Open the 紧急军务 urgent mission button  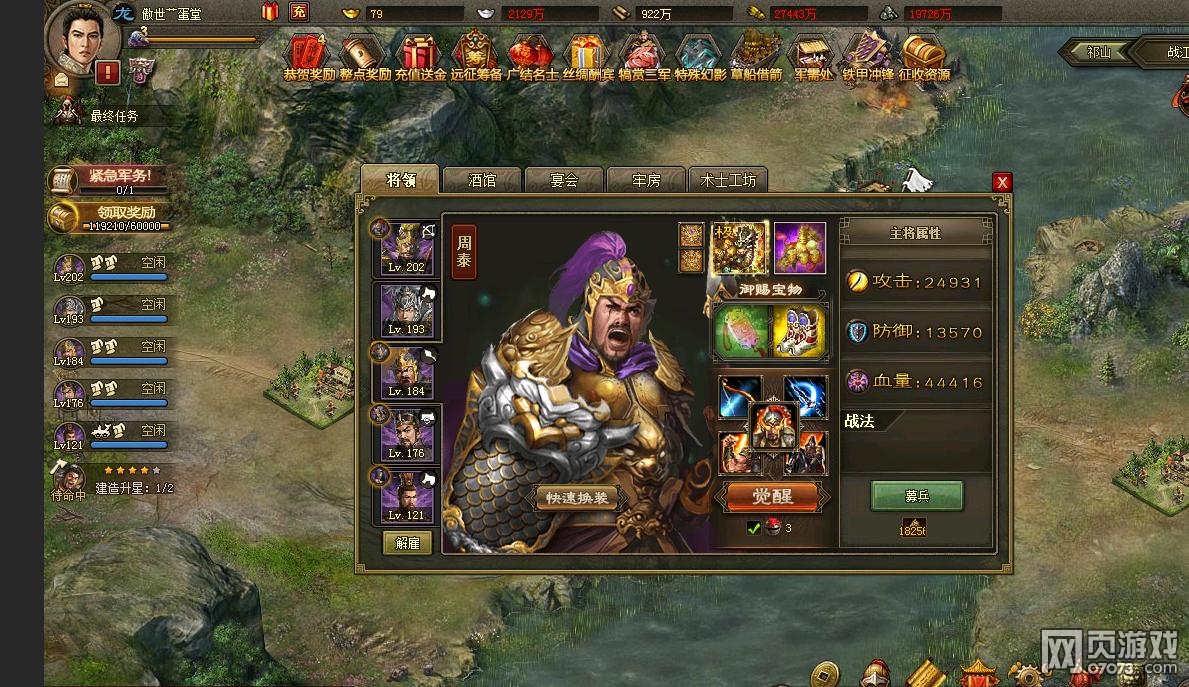coord(106,180)
